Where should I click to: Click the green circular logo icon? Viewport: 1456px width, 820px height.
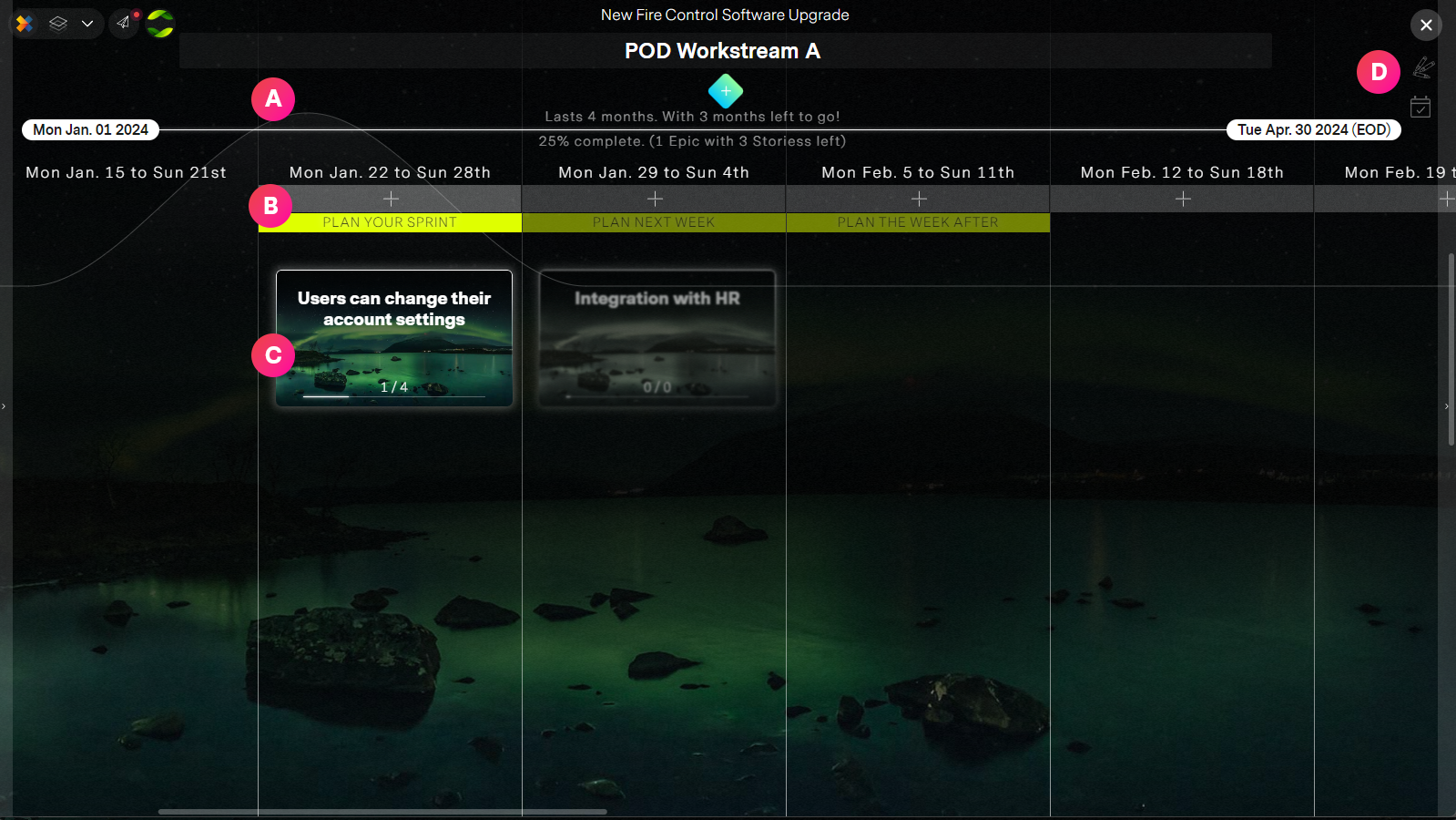pos(159,24)
